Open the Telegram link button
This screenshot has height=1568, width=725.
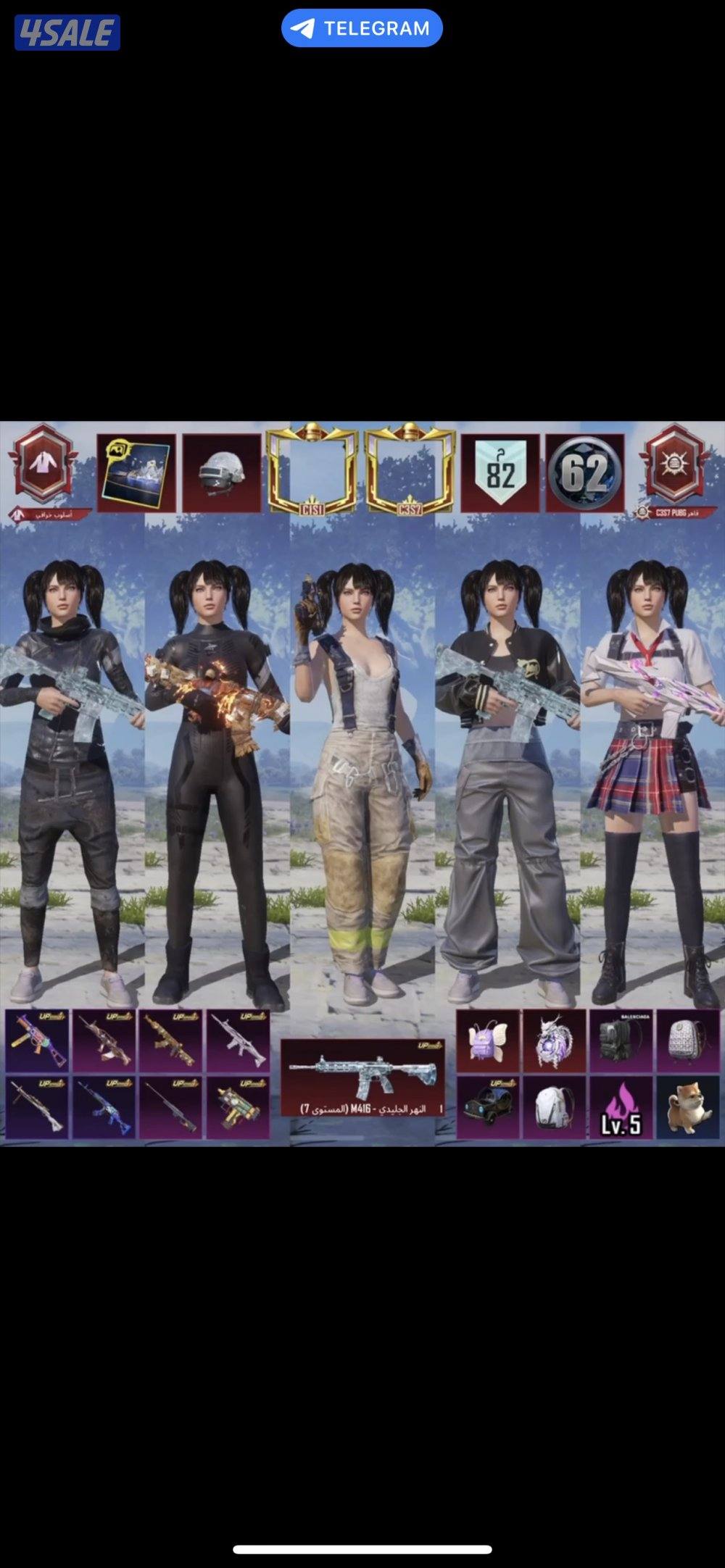coord(362,28)
